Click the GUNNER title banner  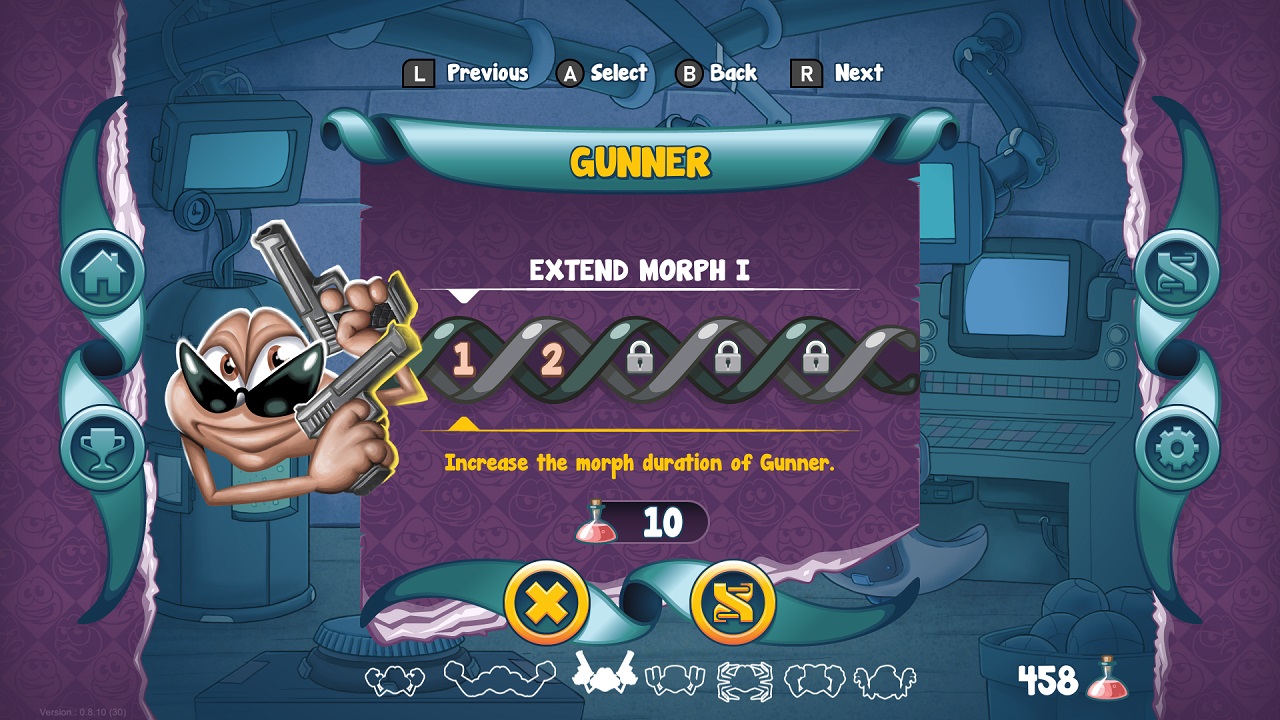click(640, 158)
